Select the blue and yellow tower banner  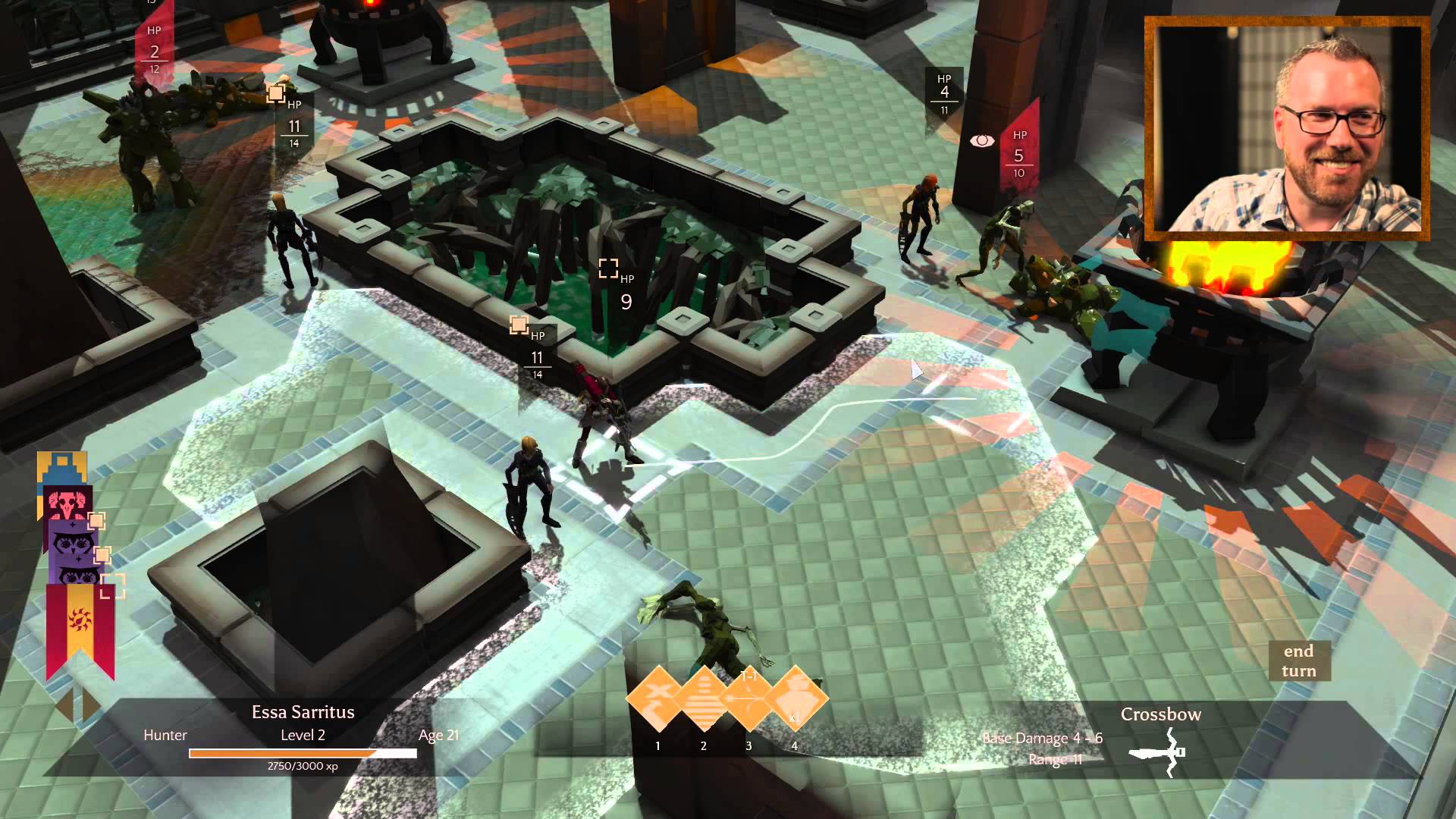(x=61, y=466)
